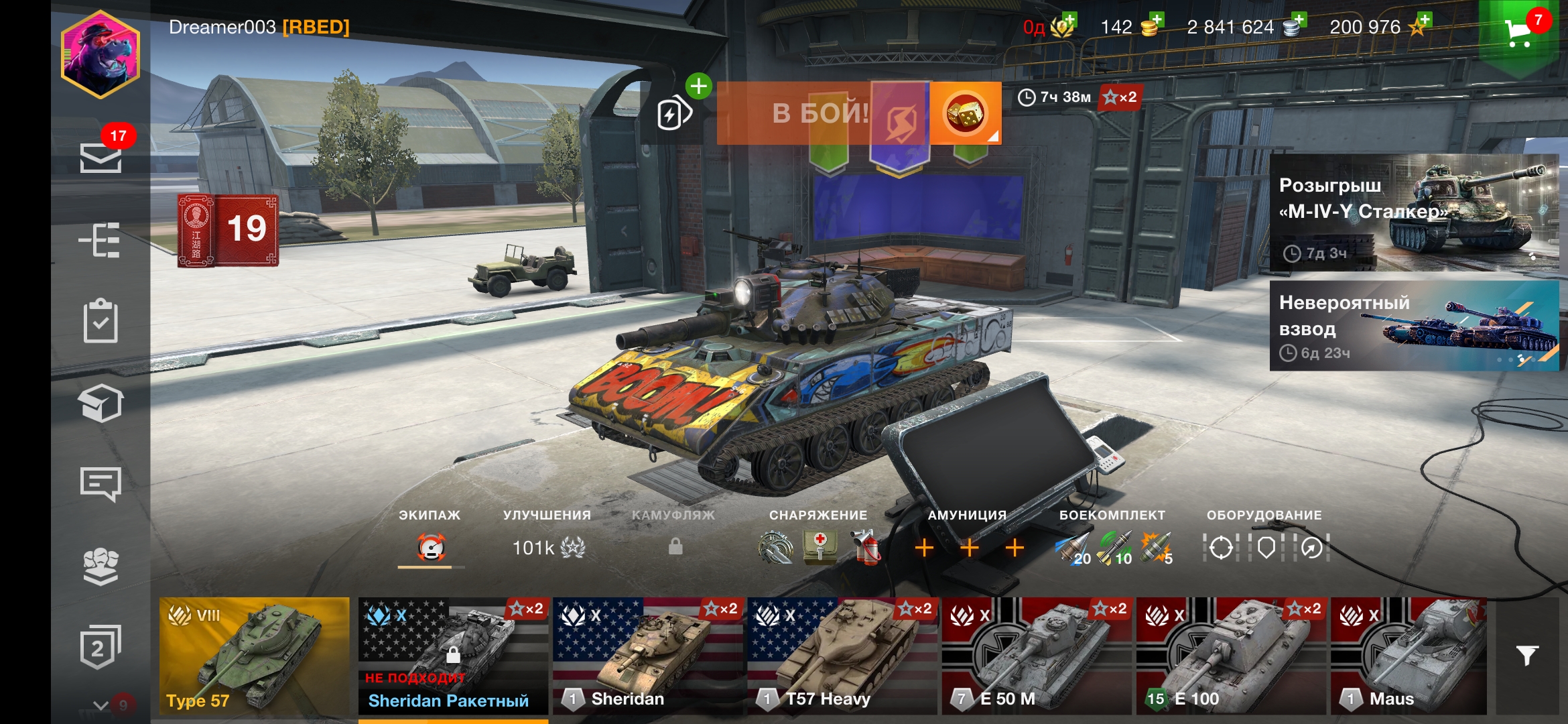The height and width of the screenshot is (724, 1568).
Task: Open the tech tree icon
Action: coord(101,240)
